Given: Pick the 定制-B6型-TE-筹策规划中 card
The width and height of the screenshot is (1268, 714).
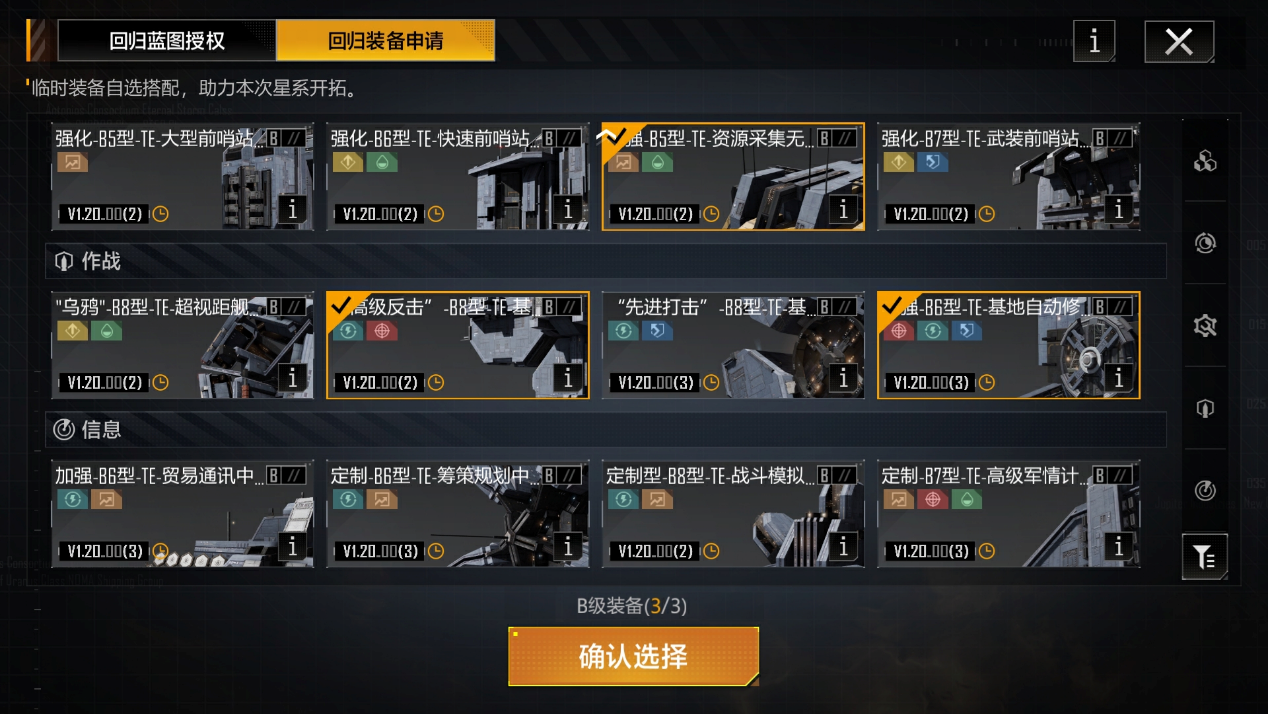Looking at the screenshot, I should [x=435, y=513].
